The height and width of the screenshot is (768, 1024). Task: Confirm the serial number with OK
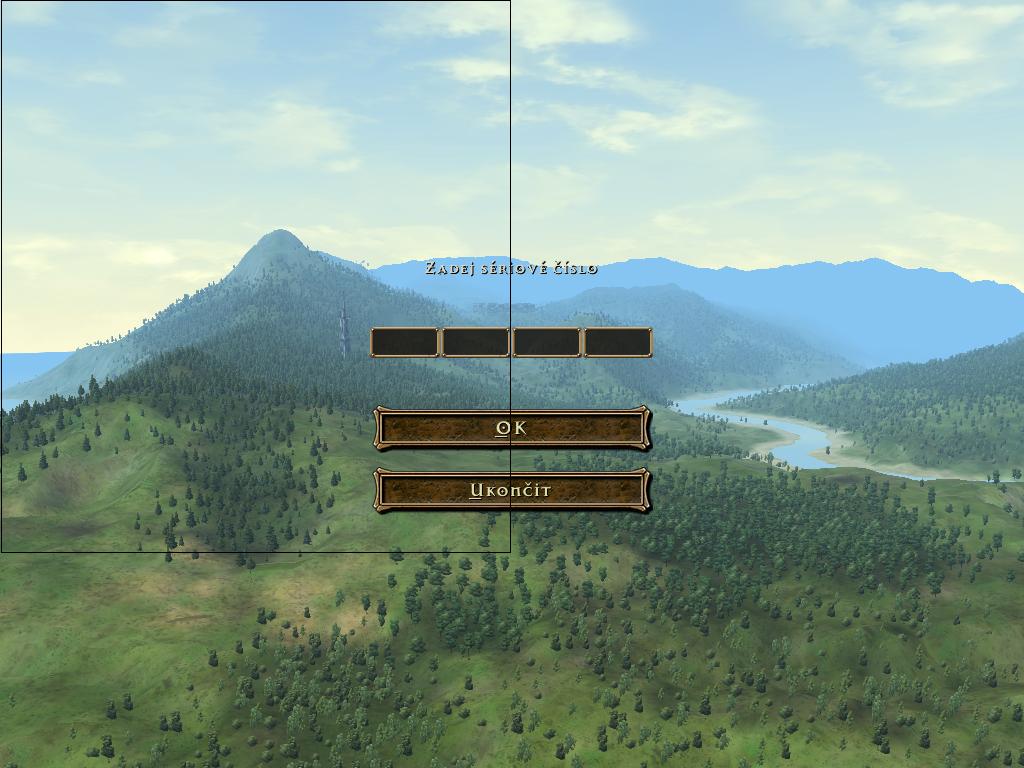pyautogui.click(x=511, y=428)
